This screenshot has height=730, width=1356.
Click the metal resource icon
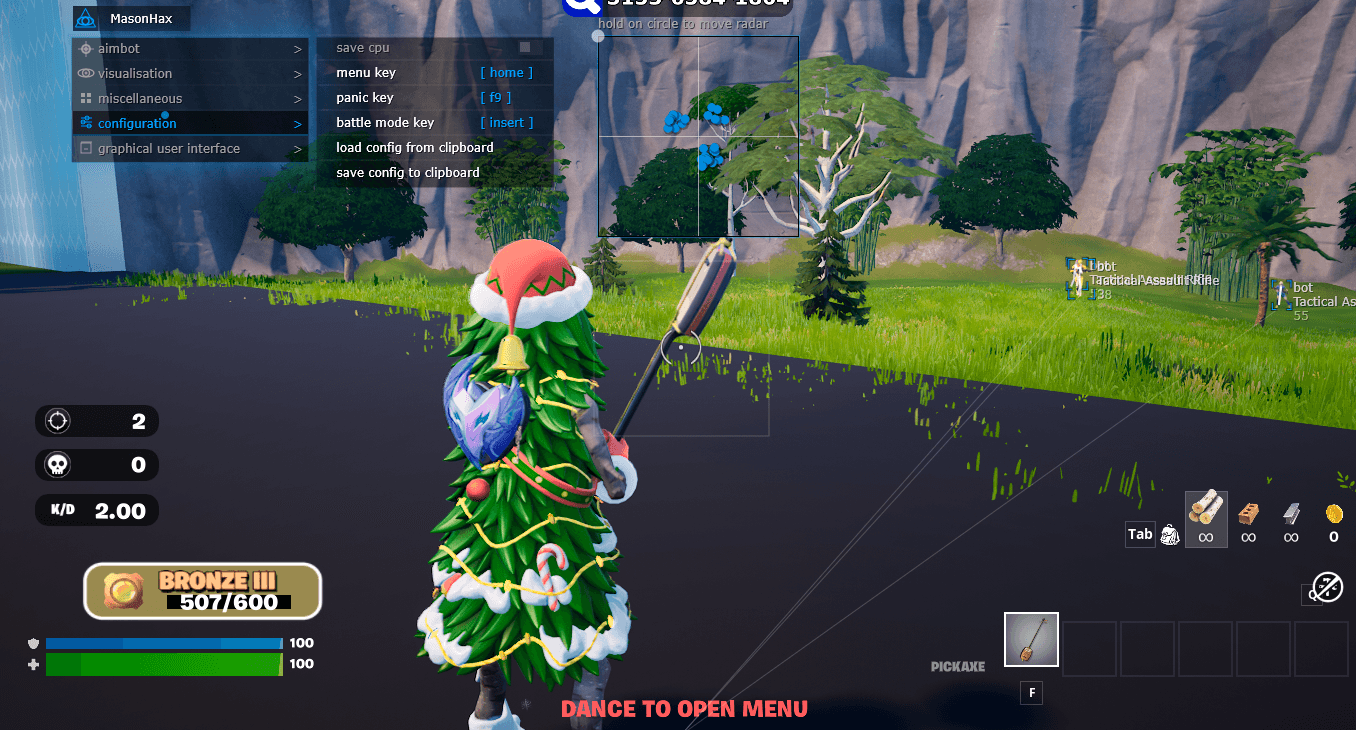tap(1291, 515)
